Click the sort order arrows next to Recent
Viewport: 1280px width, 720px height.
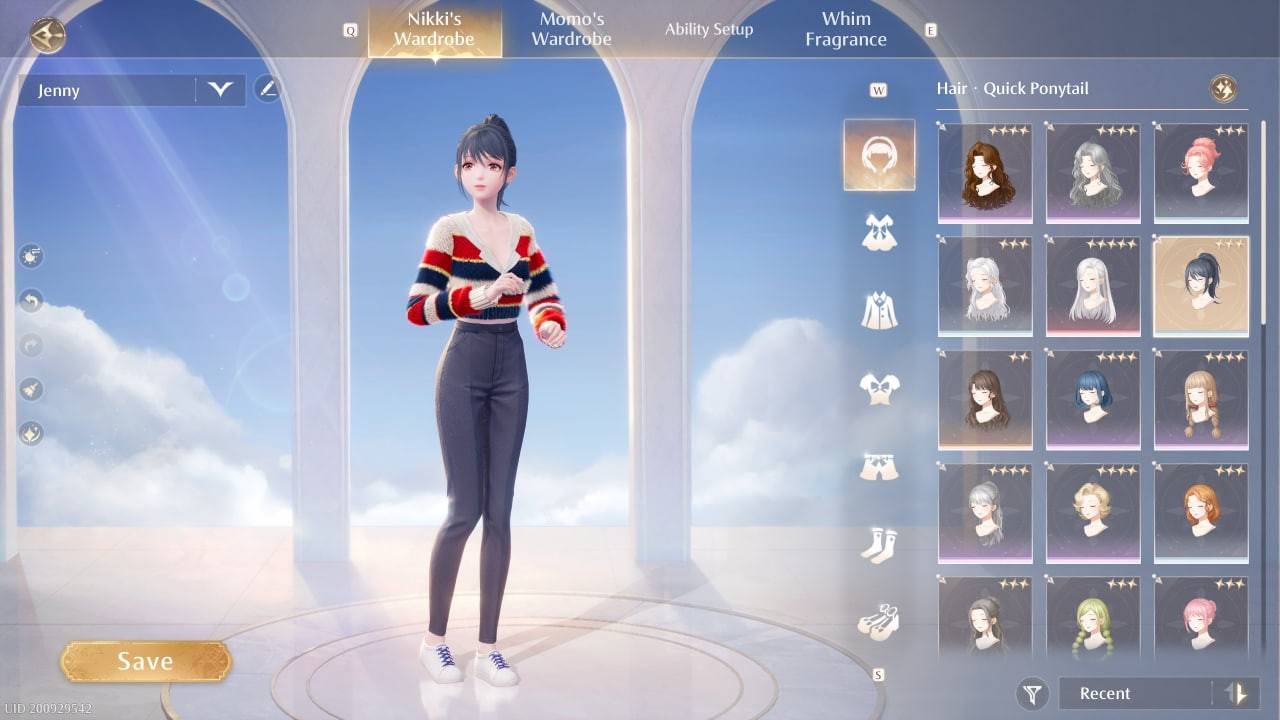(1232, 693)
